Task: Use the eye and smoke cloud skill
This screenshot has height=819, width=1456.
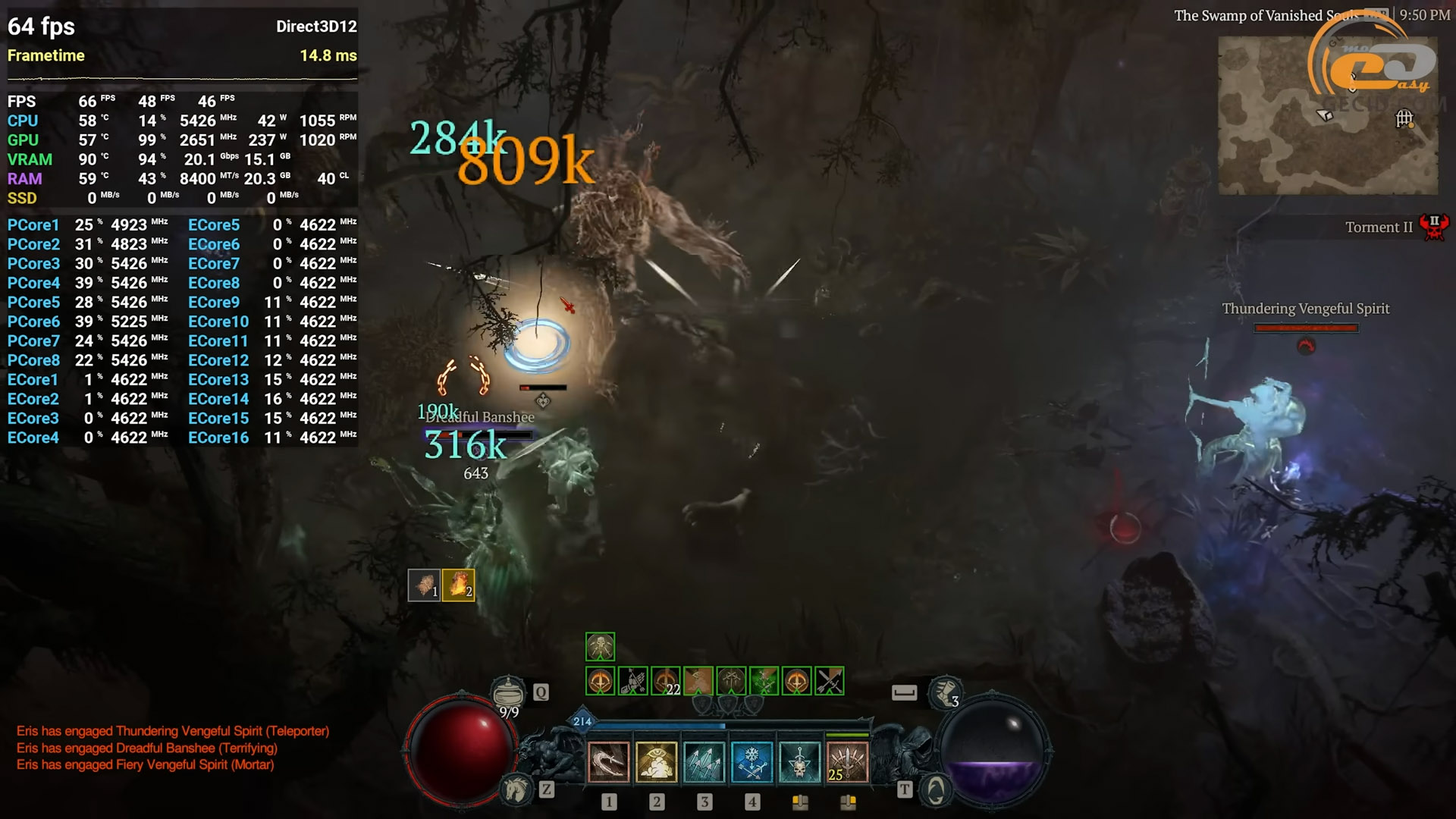Action: click(x=656, y=762)
